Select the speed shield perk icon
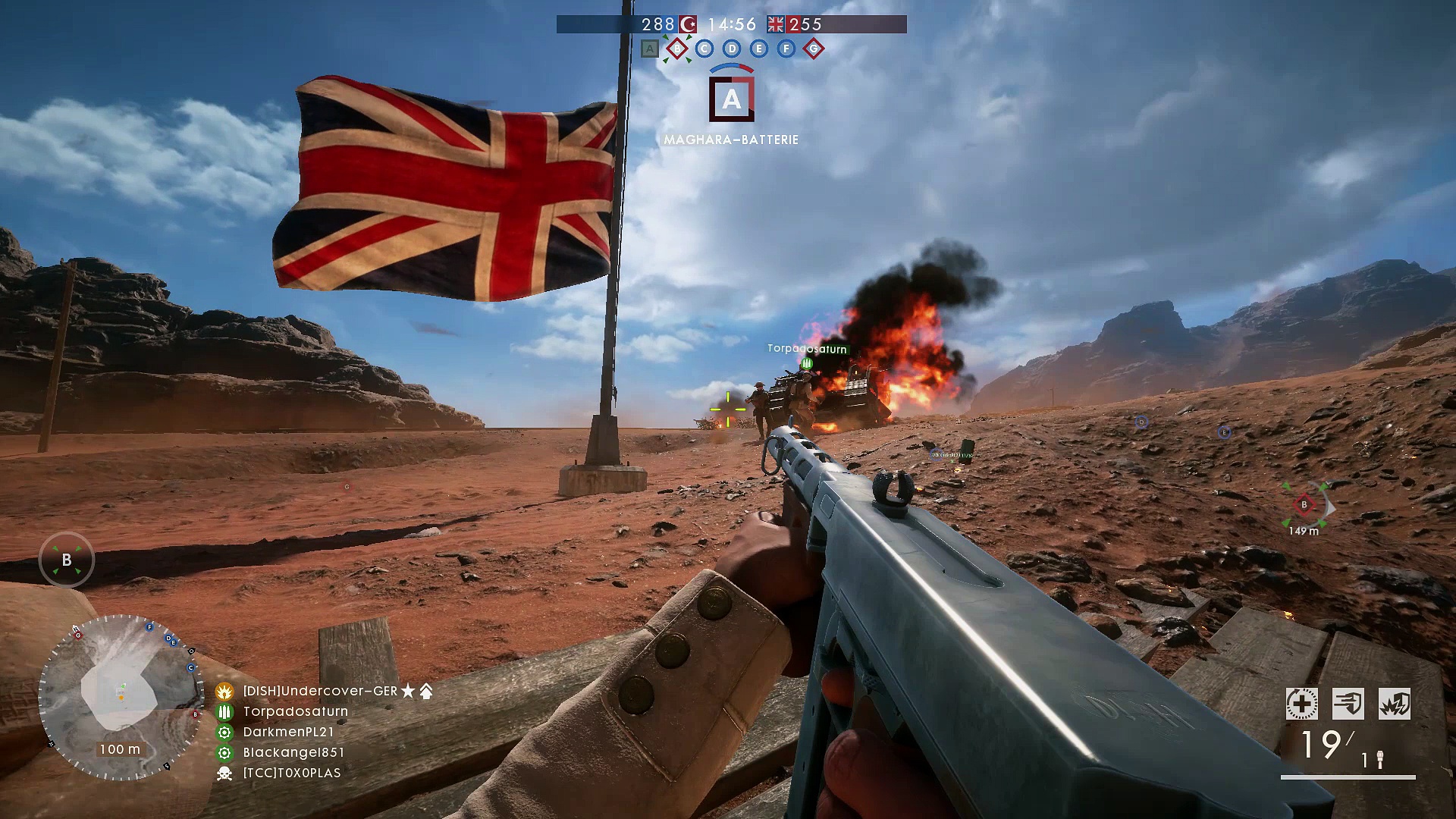 point(1348,704)
